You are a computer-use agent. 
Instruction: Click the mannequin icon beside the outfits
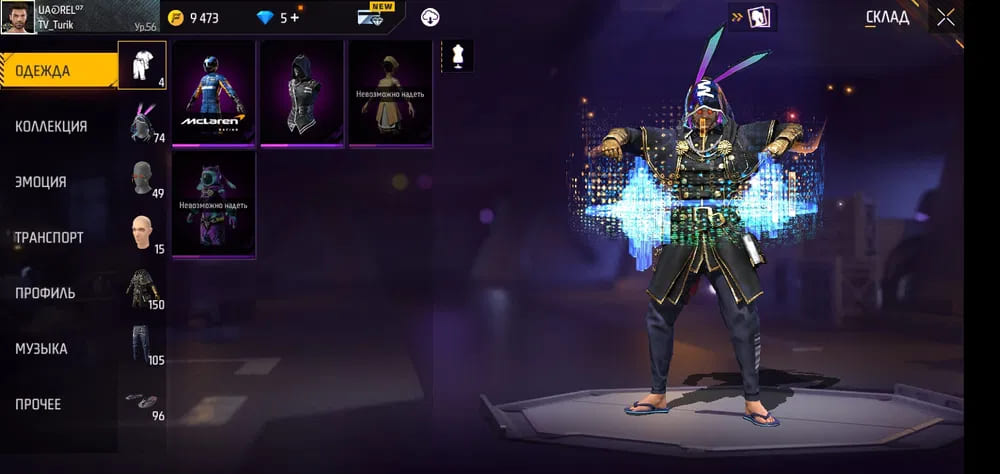point(458,56)
